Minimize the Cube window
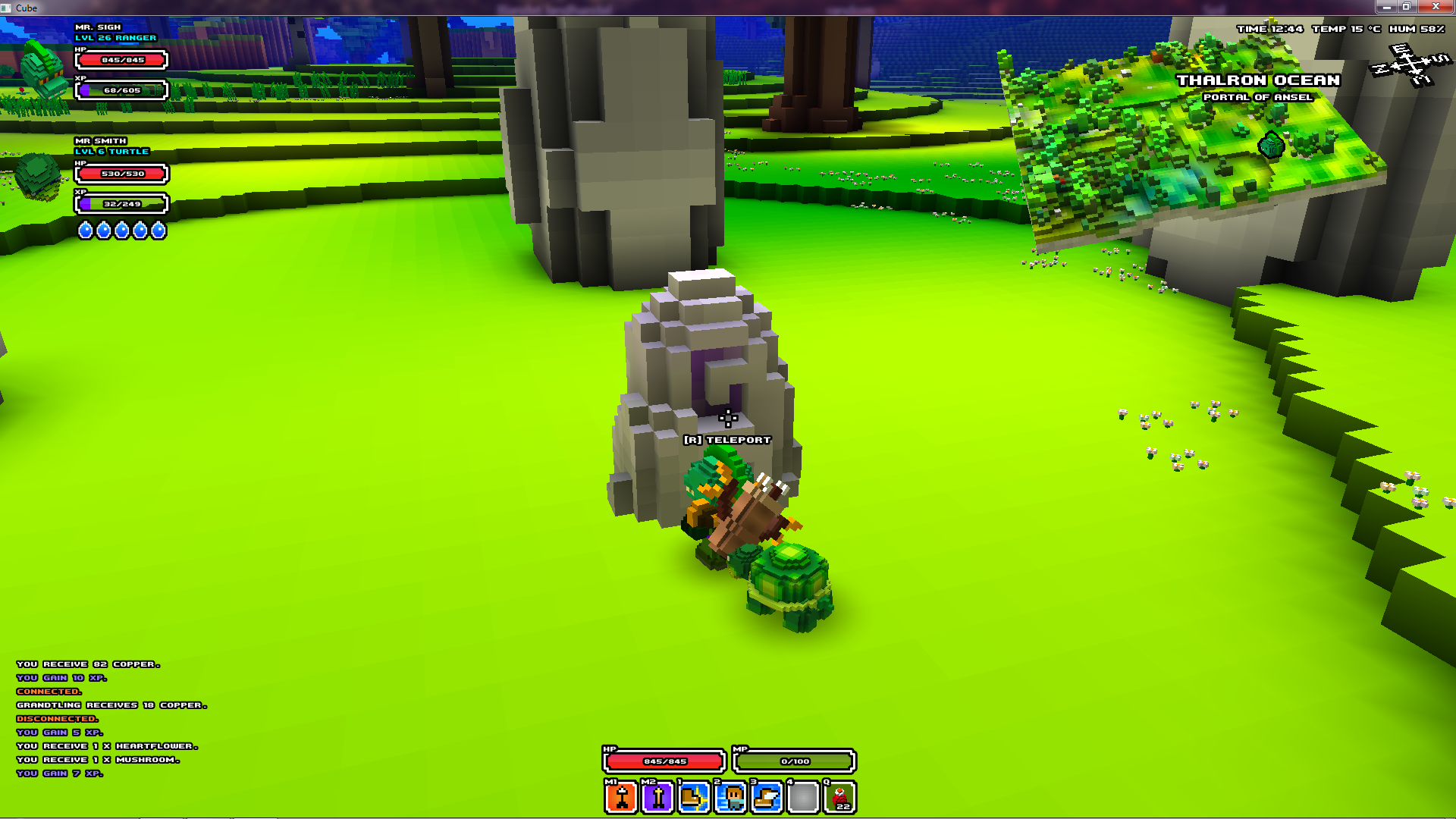 pos(1386,7)
